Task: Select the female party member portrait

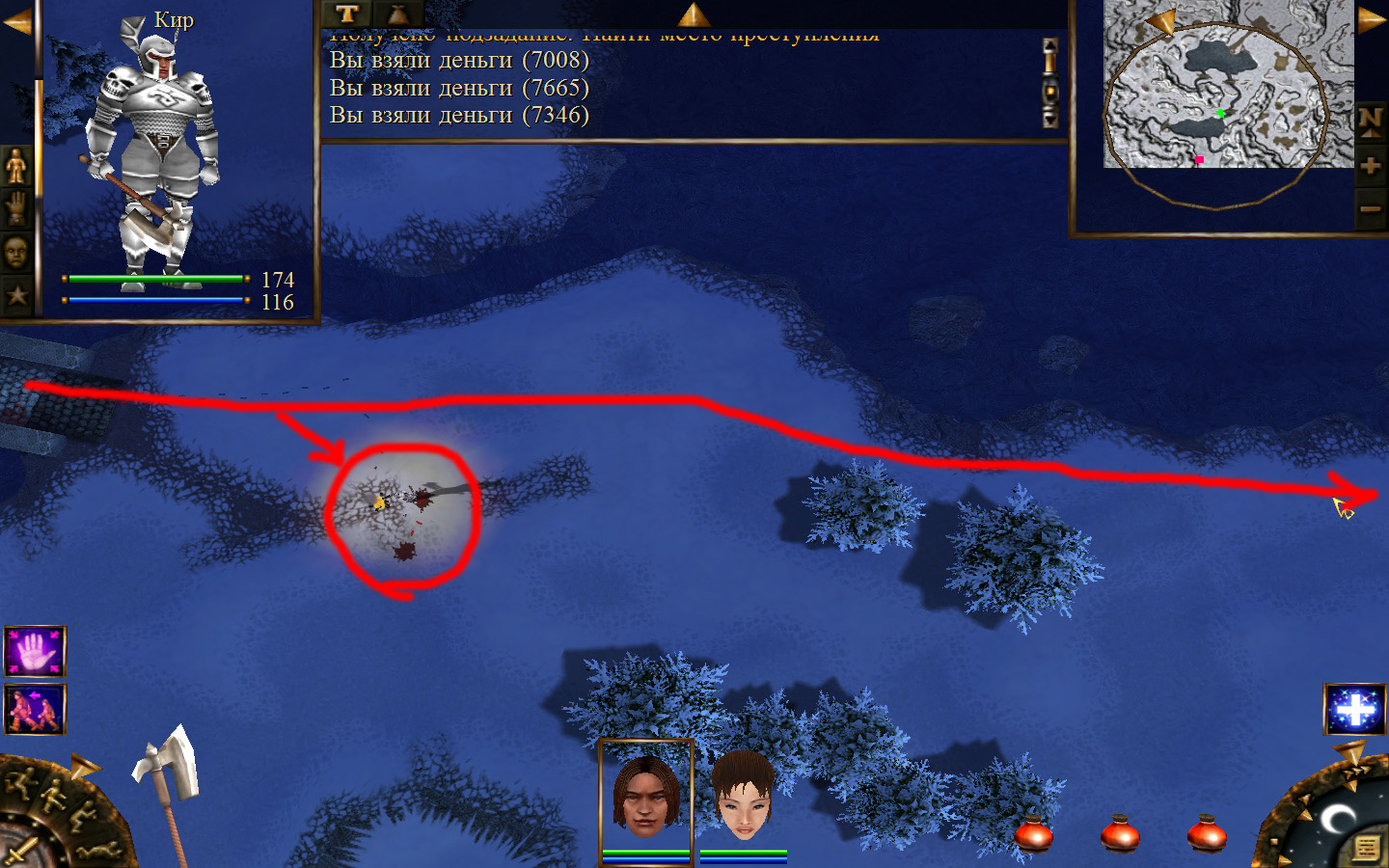Action: click(744, 797)
